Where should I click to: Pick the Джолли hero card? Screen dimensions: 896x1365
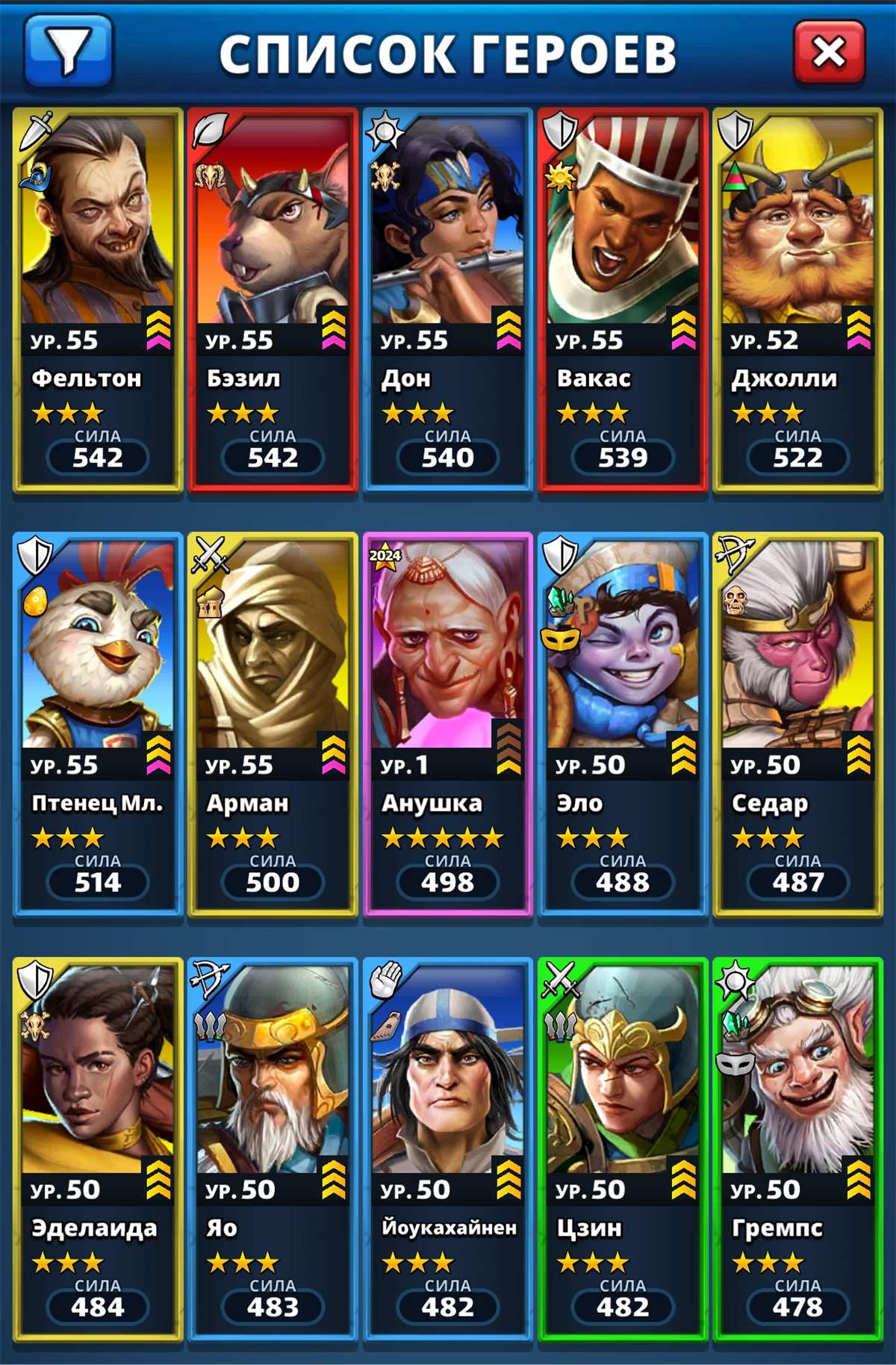pos(797,299)
